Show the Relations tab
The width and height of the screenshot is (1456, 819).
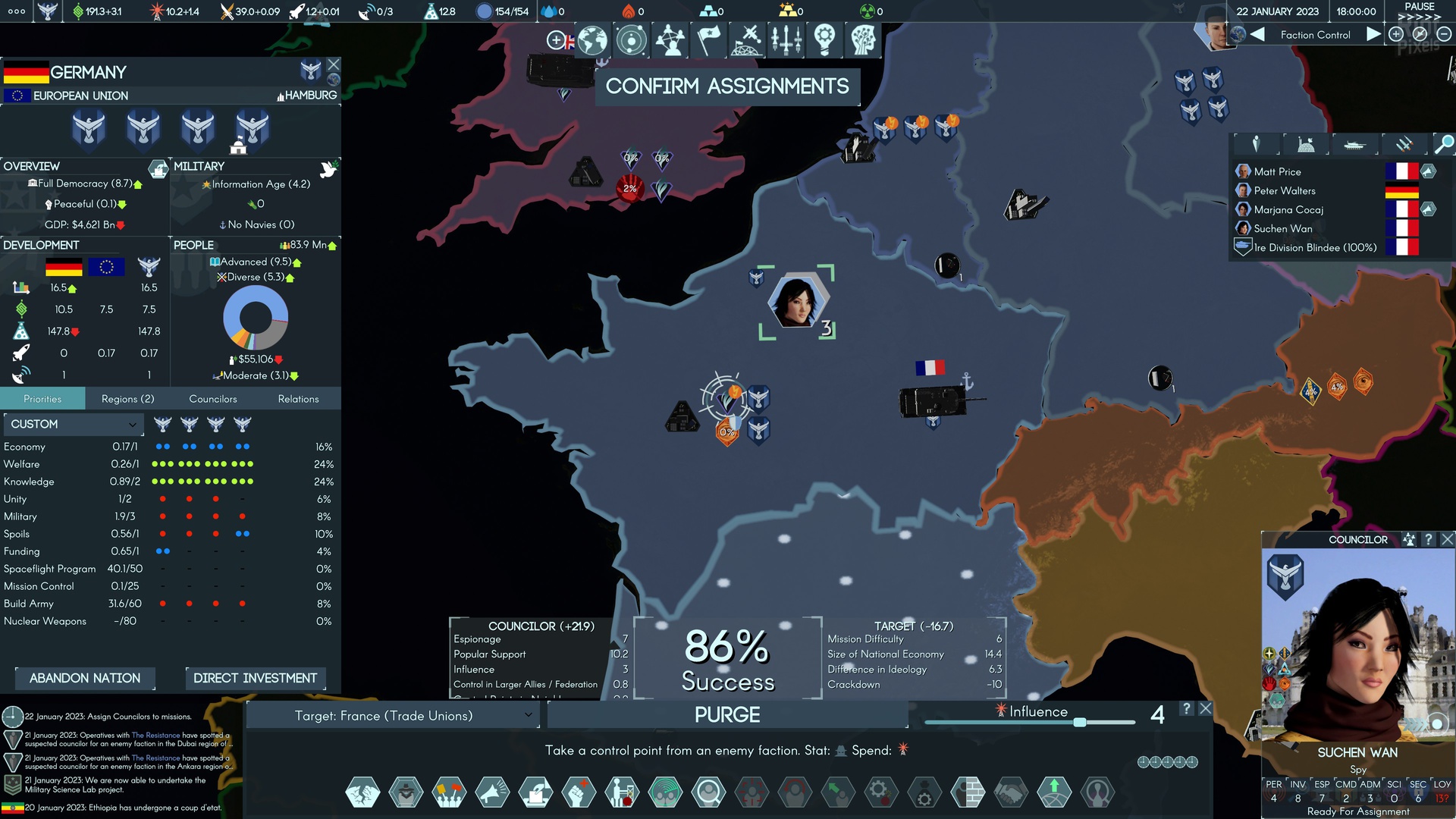coord(298,399)
